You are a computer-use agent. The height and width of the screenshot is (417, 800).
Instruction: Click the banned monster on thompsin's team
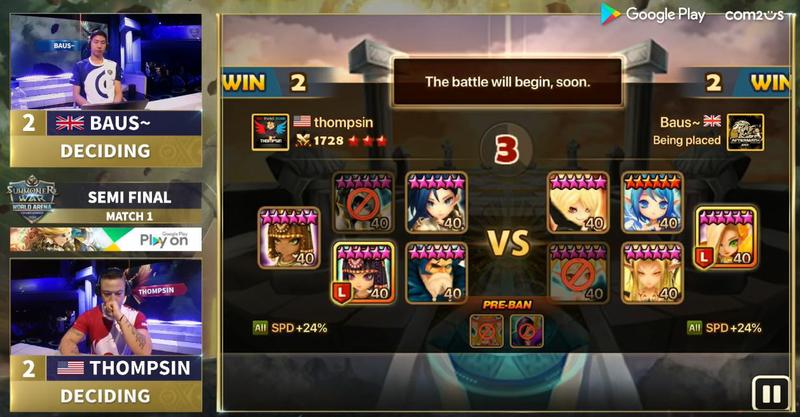pos(363,202)
